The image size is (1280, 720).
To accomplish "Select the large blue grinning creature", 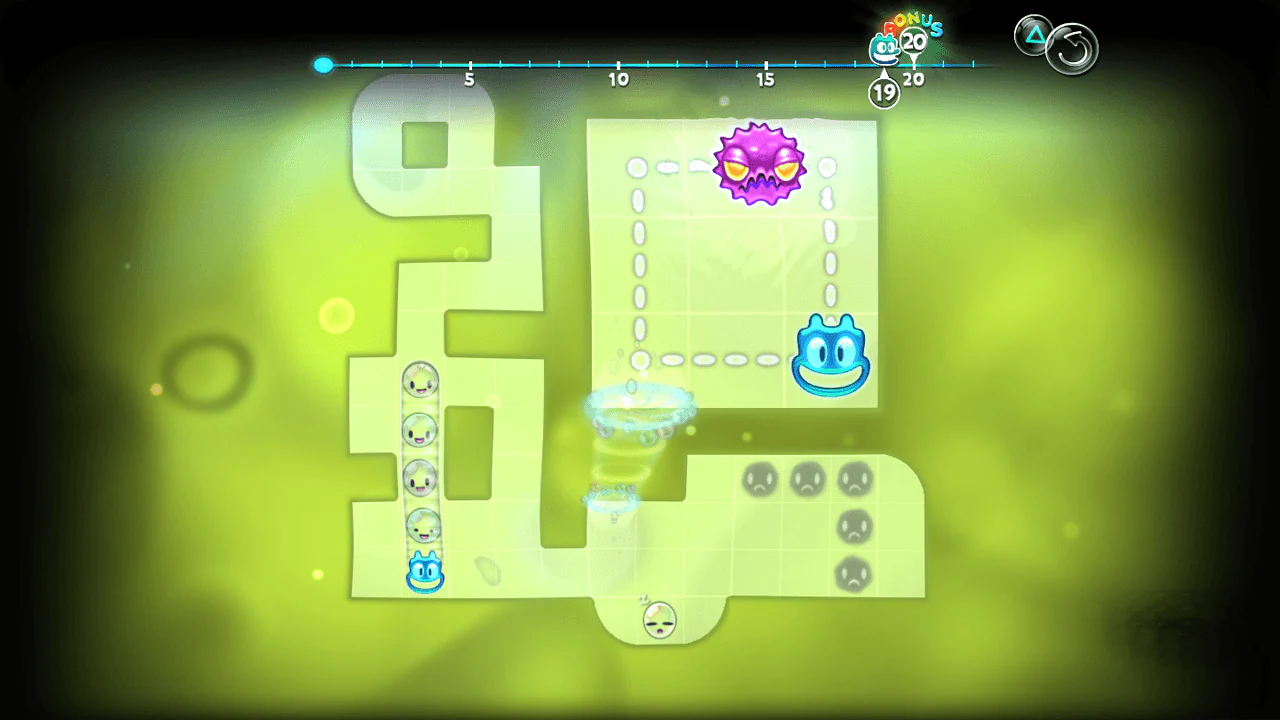I will tap(830, 355).
